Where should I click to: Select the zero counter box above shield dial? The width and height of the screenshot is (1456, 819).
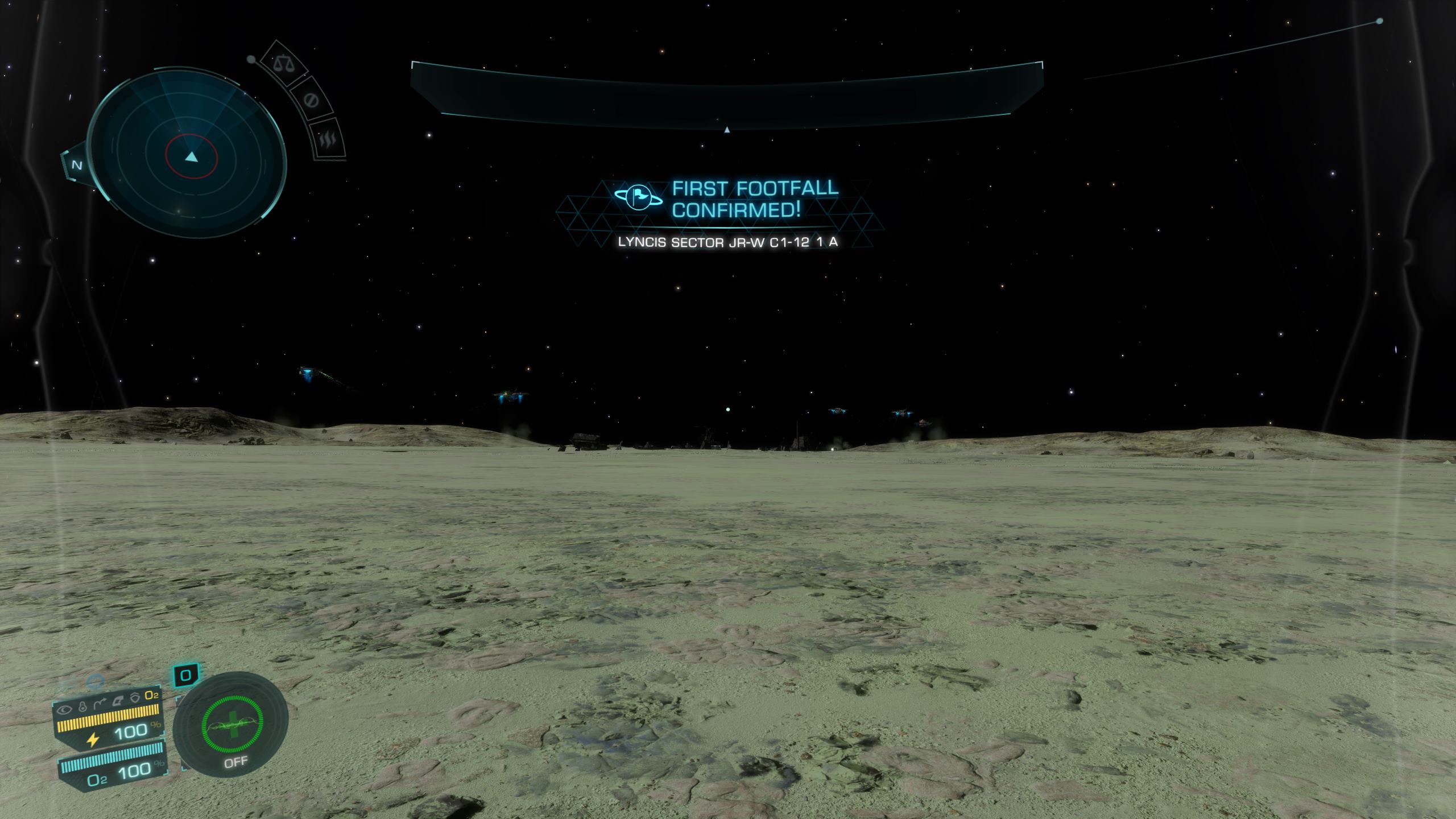point(185,676)
